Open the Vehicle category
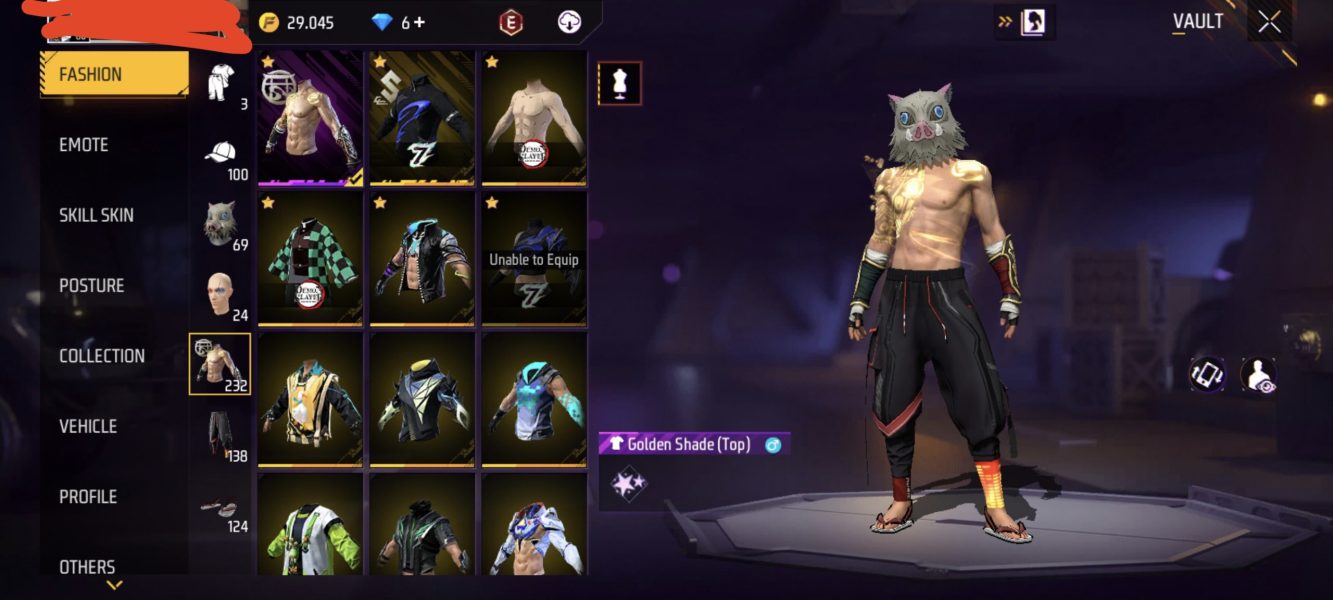This screenshot has width=1333, height=600. click(x=88, y=426)
